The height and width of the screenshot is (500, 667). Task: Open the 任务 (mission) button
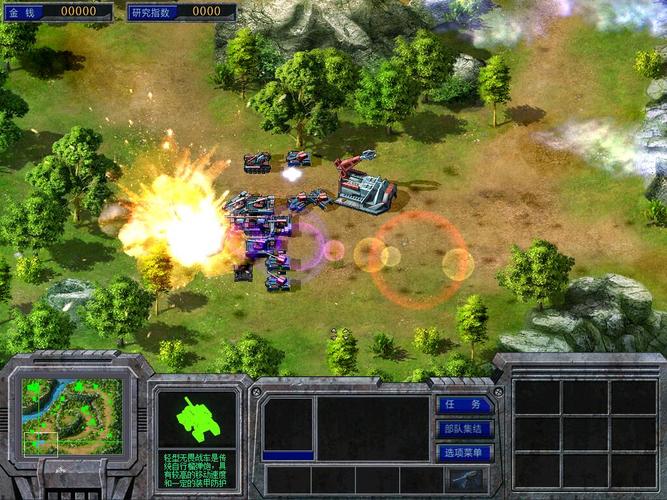[x=464, y=405]
